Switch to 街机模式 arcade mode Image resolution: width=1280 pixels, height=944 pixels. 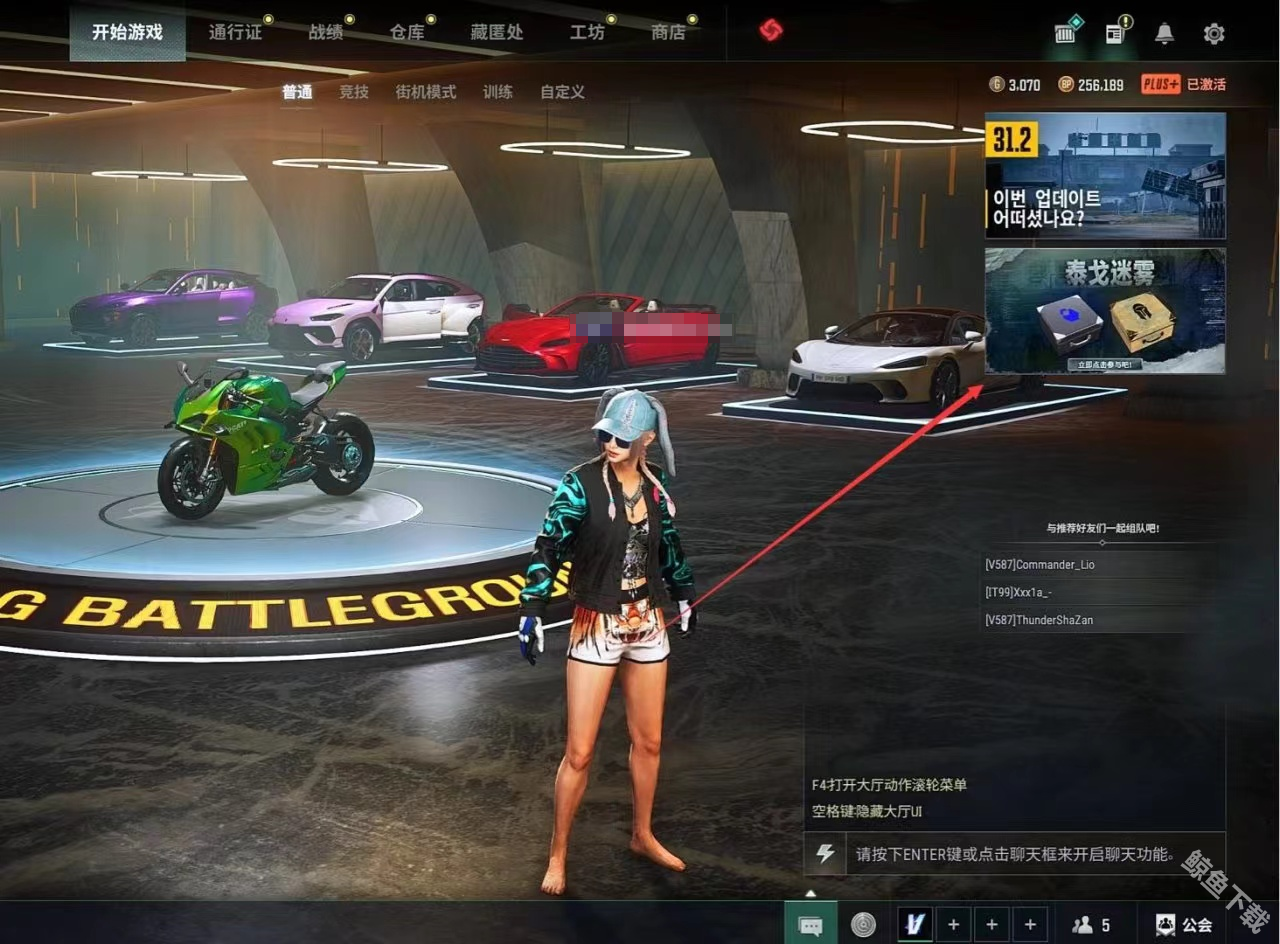coord(425,92)
